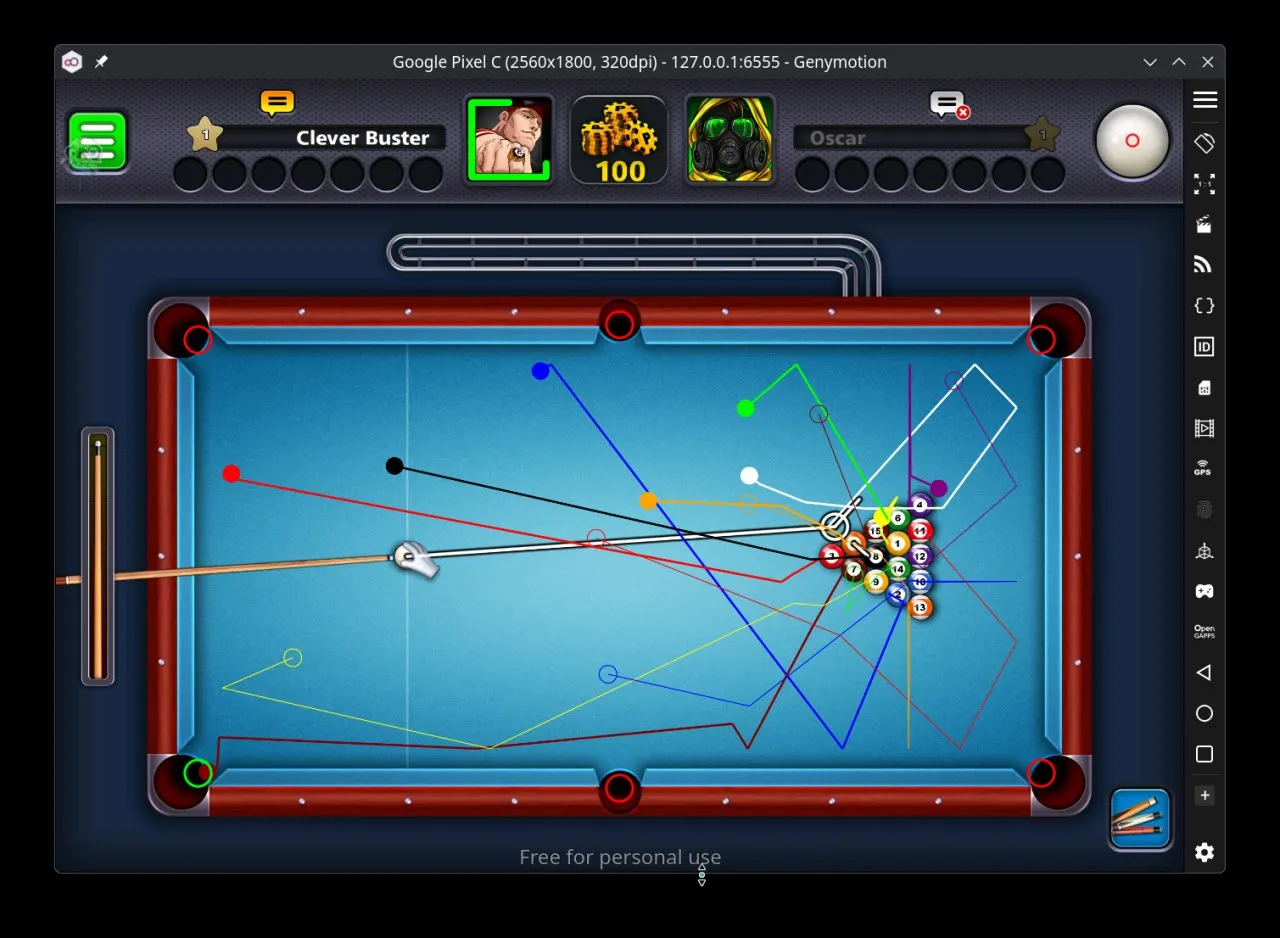Open the Genymotion hamburger menu
Screen dimensions: 1280x938
pyautogui.click(x=1204, y=100)
